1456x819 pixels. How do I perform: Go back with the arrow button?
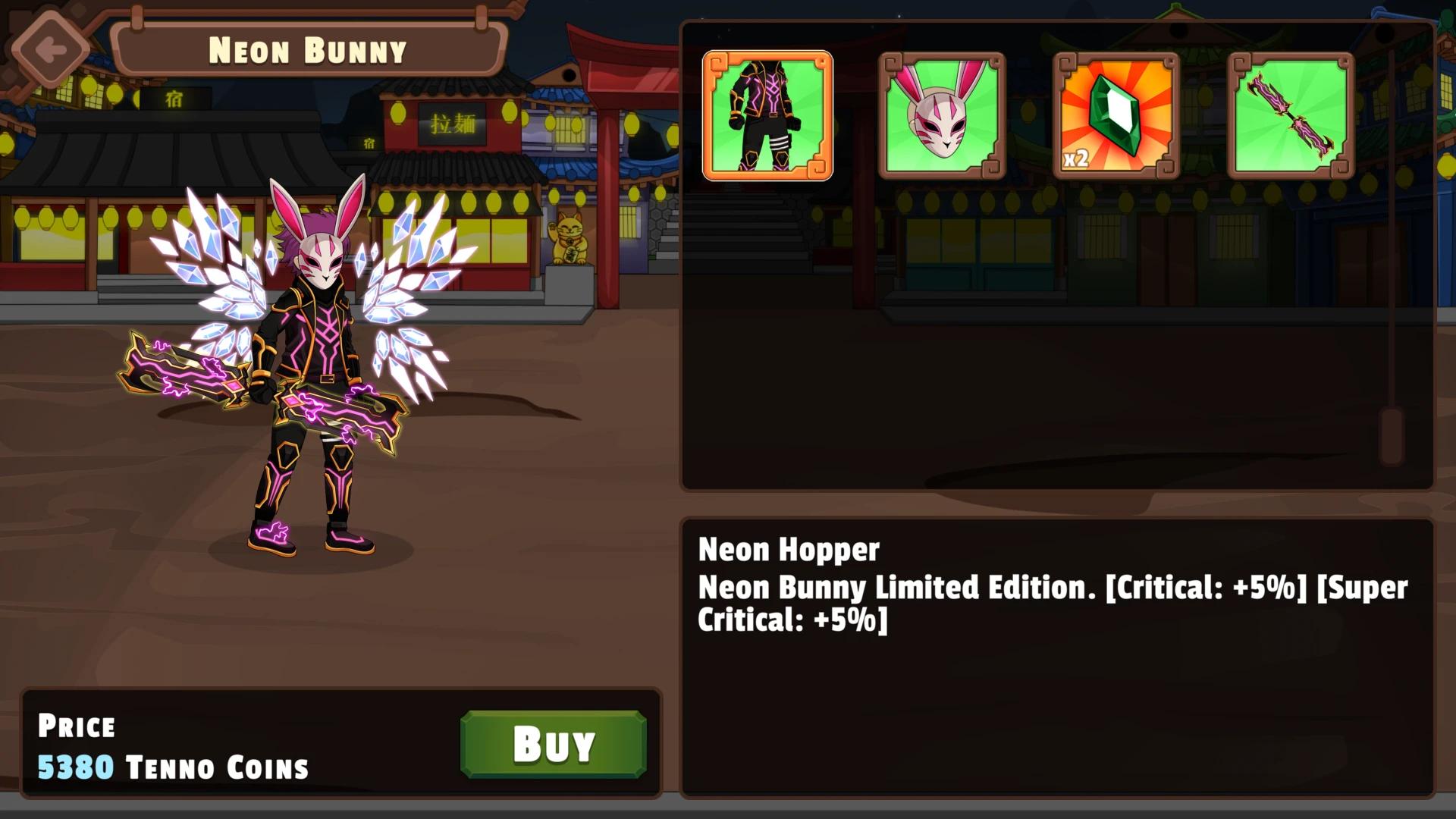tap(50, 50)
